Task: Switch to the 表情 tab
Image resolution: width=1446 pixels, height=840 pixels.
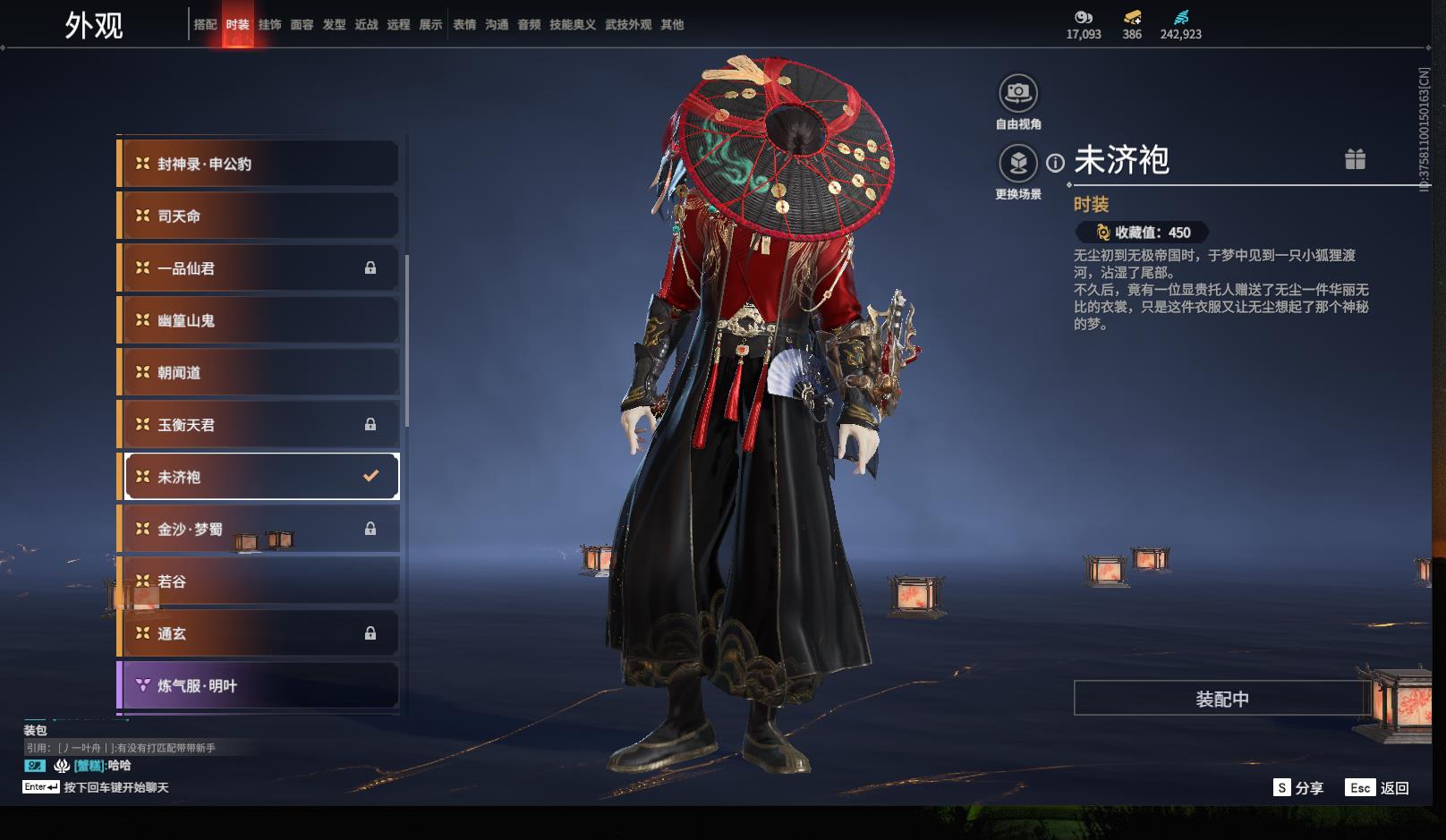Action: [464, 25]
